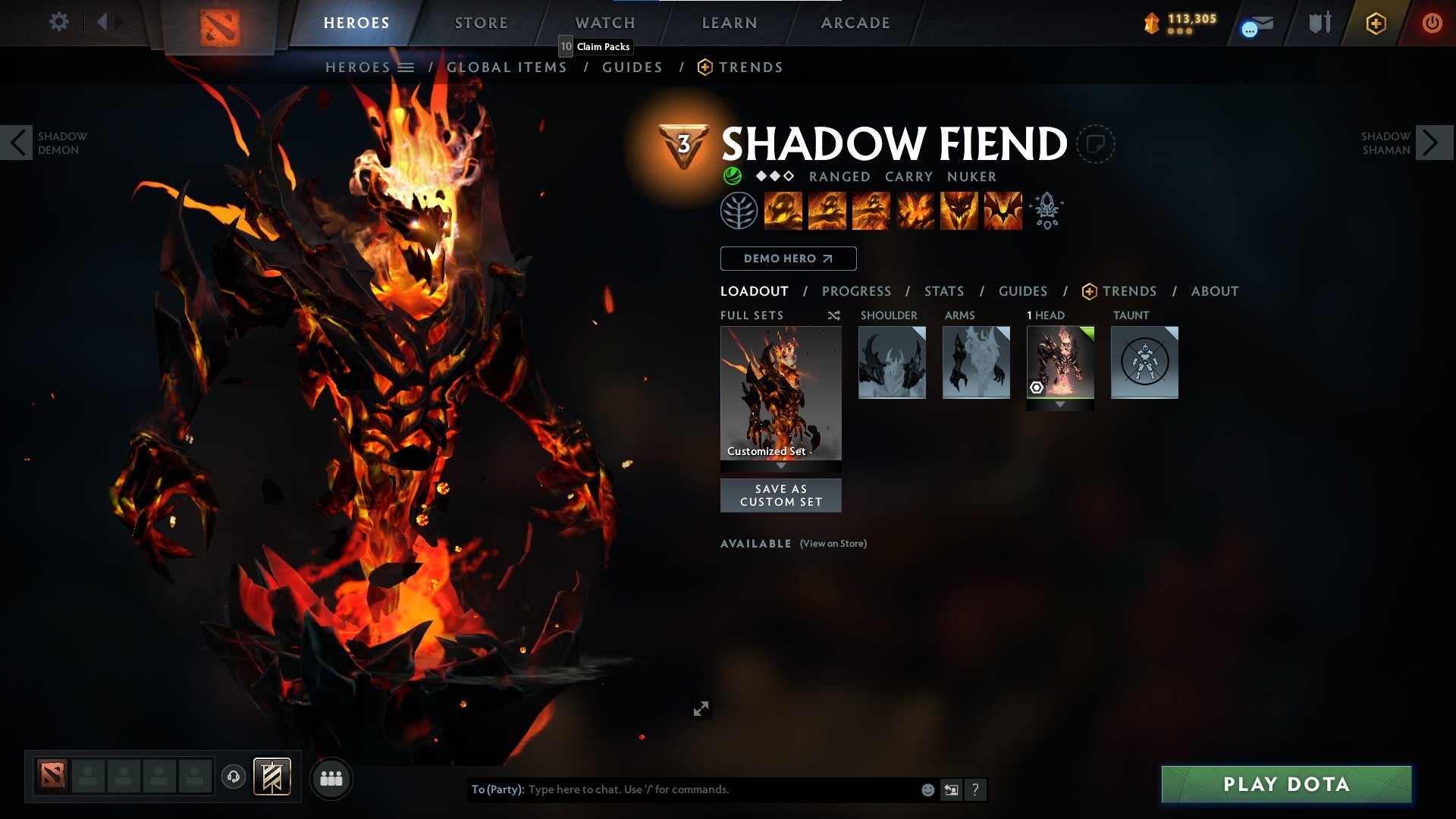This screenshot has width=1456, height=819.
Task: Open the ARCADE menu
Action: (855, 23)
